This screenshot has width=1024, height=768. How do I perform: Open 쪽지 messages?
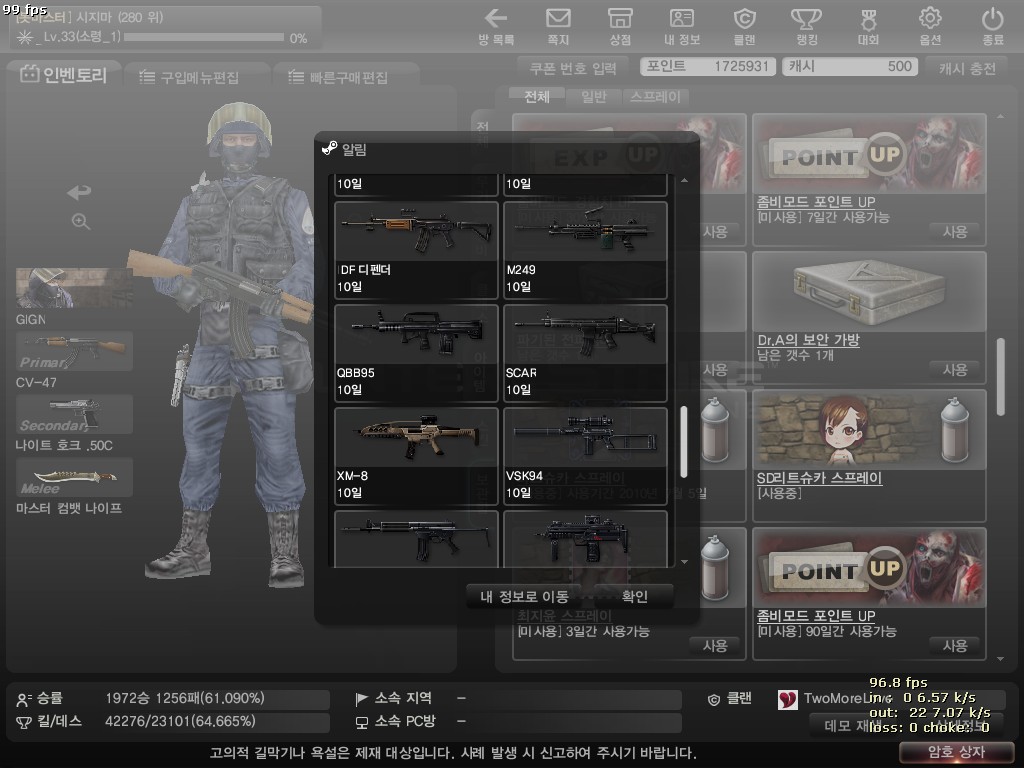tap(558, 26)
